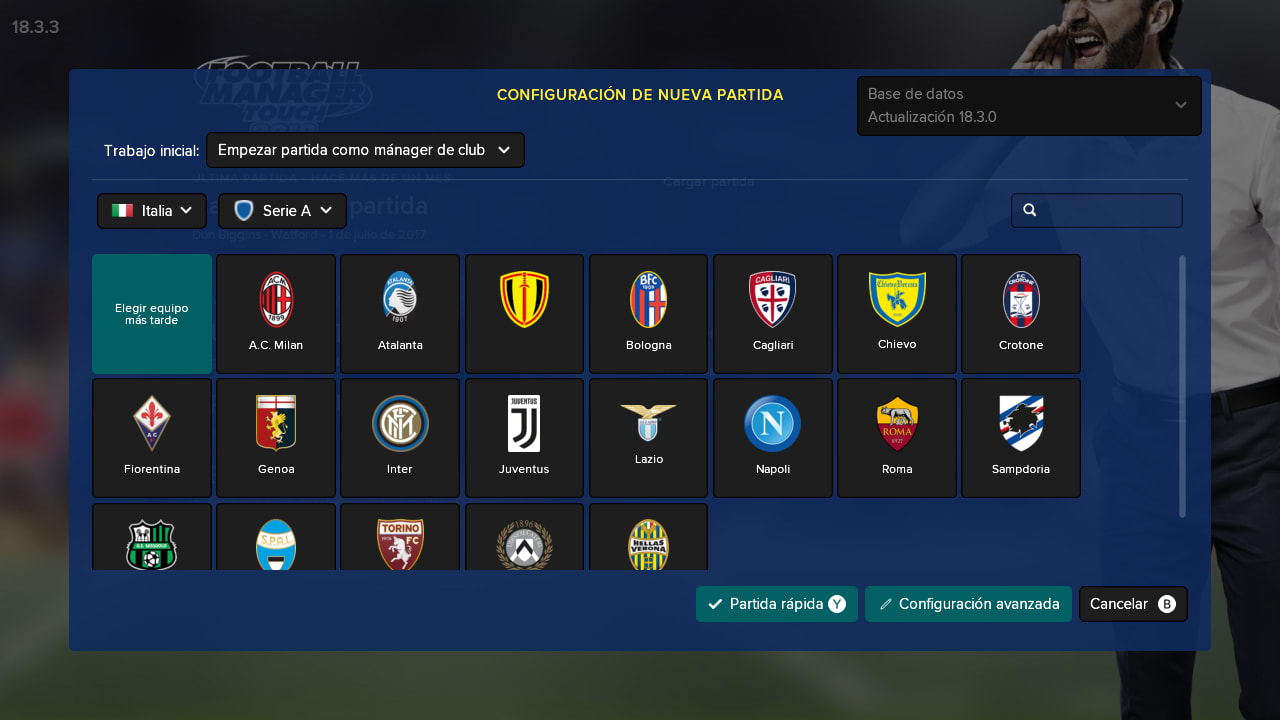Choose the Roma club badge

click(x=896, y=437)
